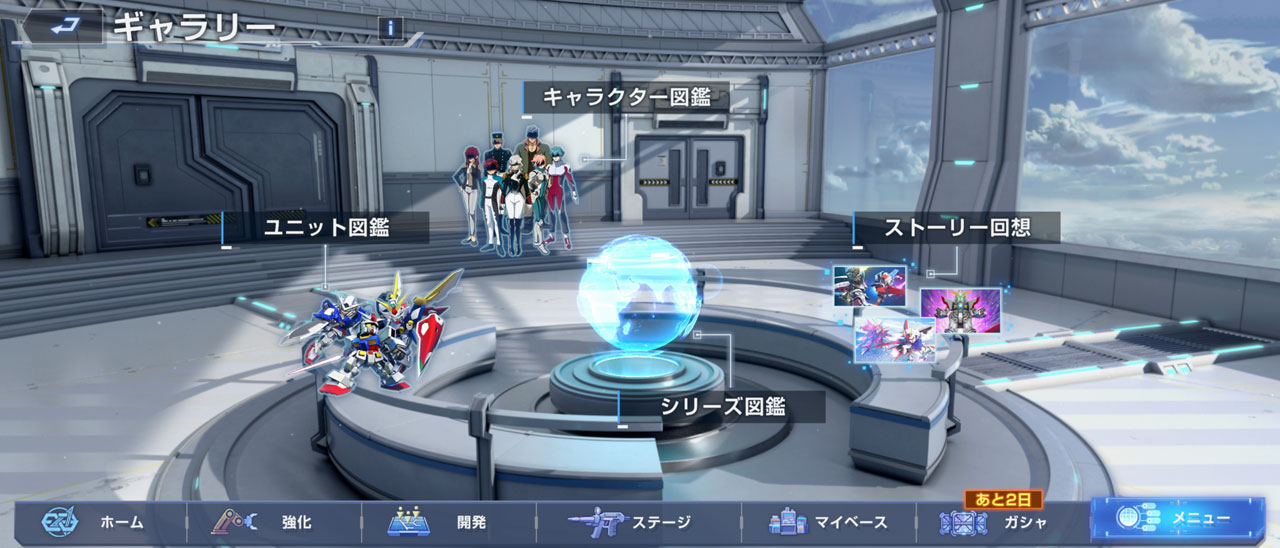Visit マイベース from the bottom bar
The height and width of the screenshot is (548, 1280).
point(828,522)
